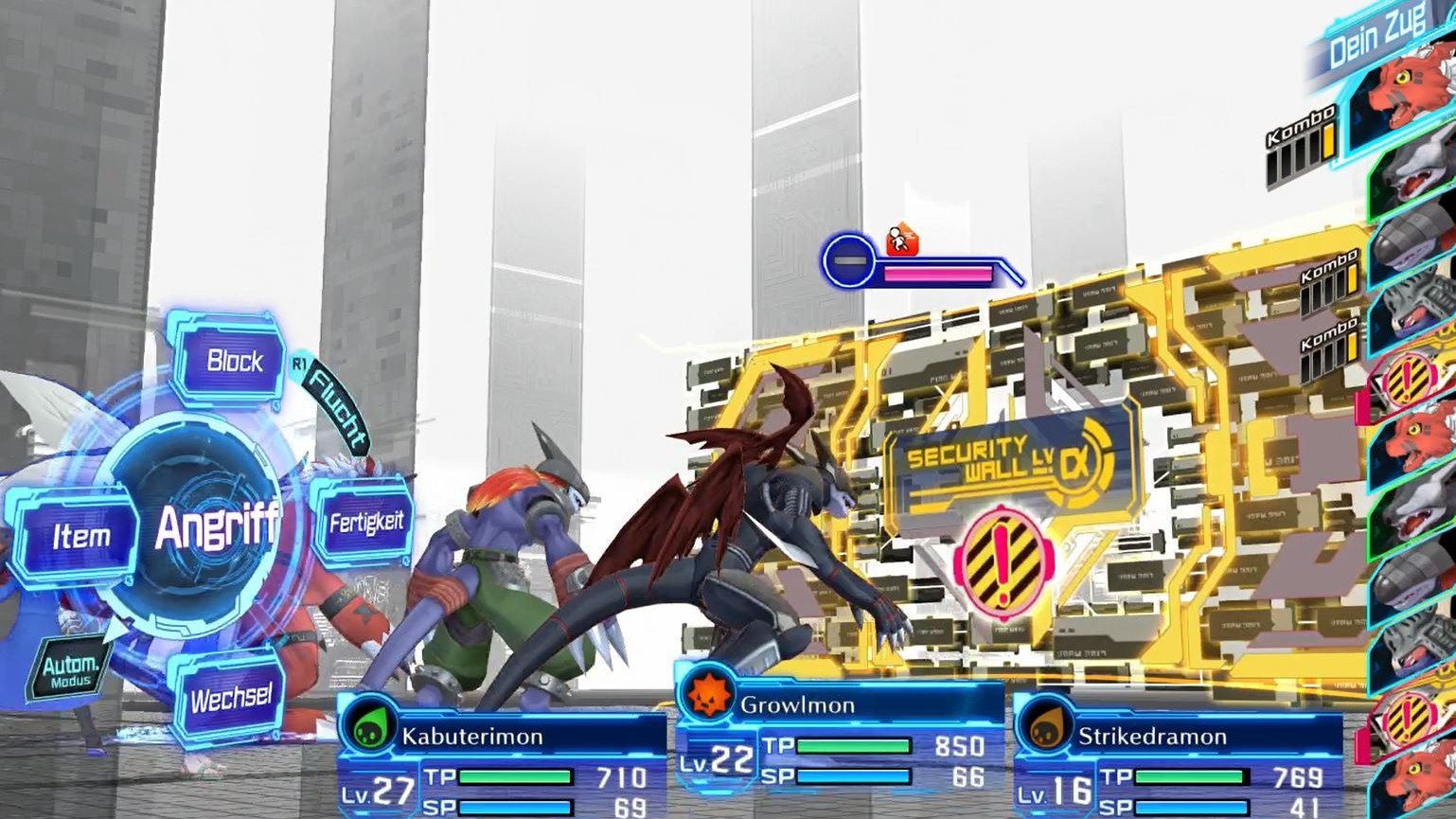This screenshot has height=819, width=1456.
Task: Click the enemy's pink HP bar
Action: coord(937,276)
